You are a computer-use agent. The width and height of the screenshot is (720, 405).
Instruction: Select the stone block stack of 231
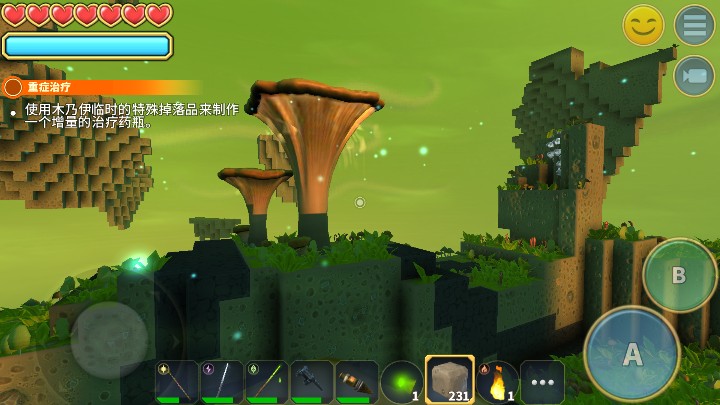[449, 380]
